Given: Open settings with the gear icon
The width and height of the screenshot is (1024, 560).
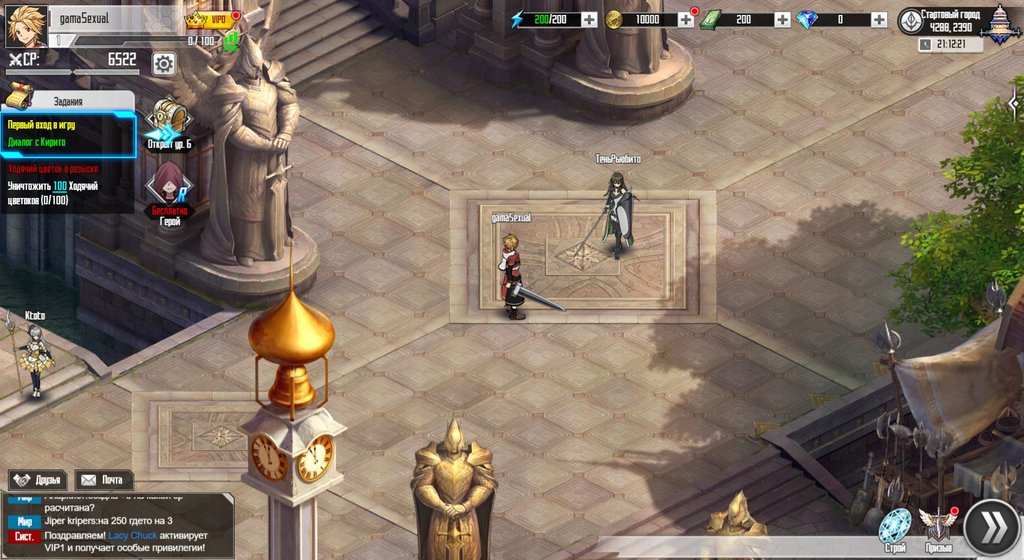Looking at the screenshot, I should tap(164, 63).
